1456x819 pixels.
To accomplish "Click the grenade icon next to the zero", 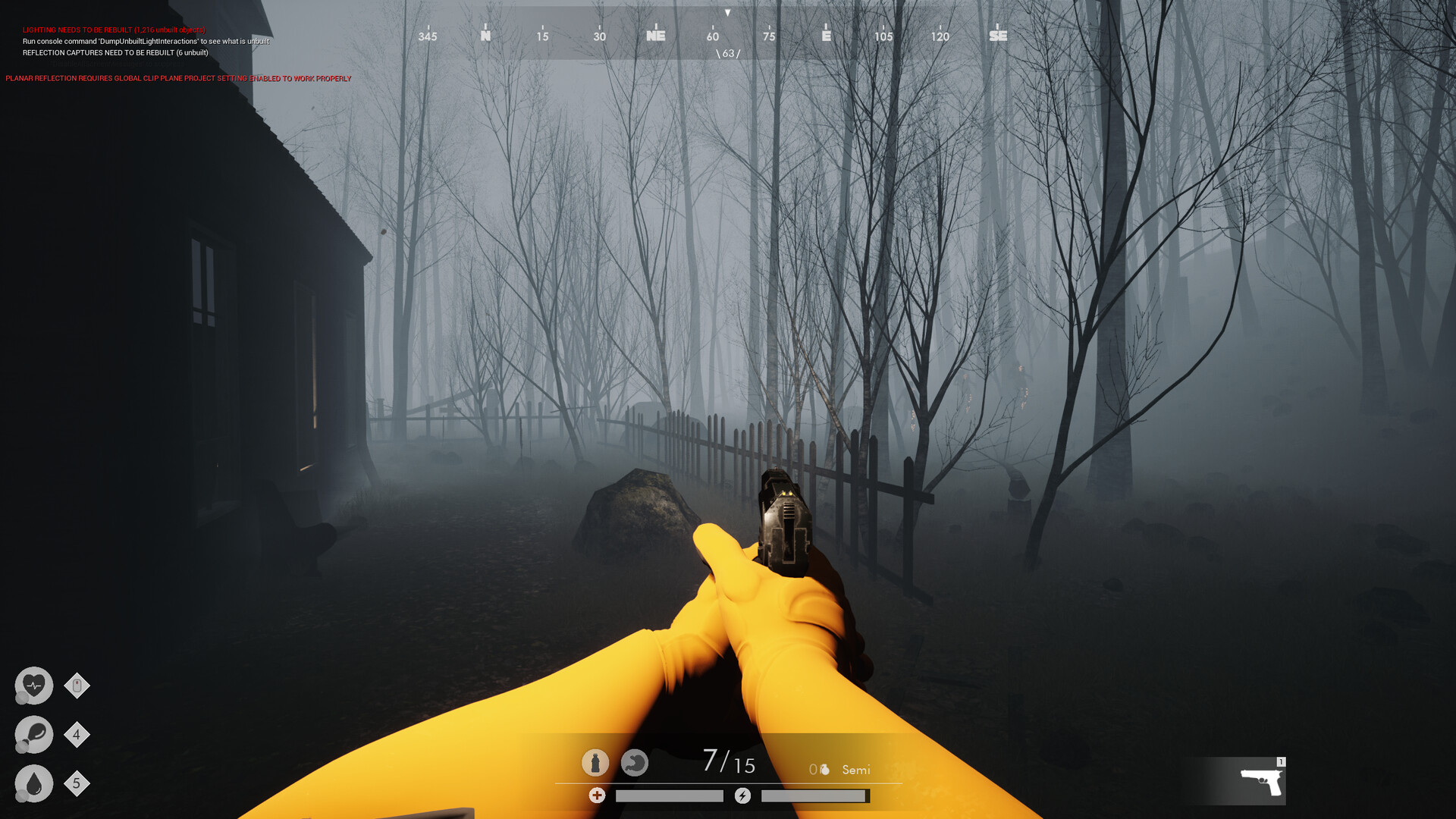I will [x=826, y=768].
